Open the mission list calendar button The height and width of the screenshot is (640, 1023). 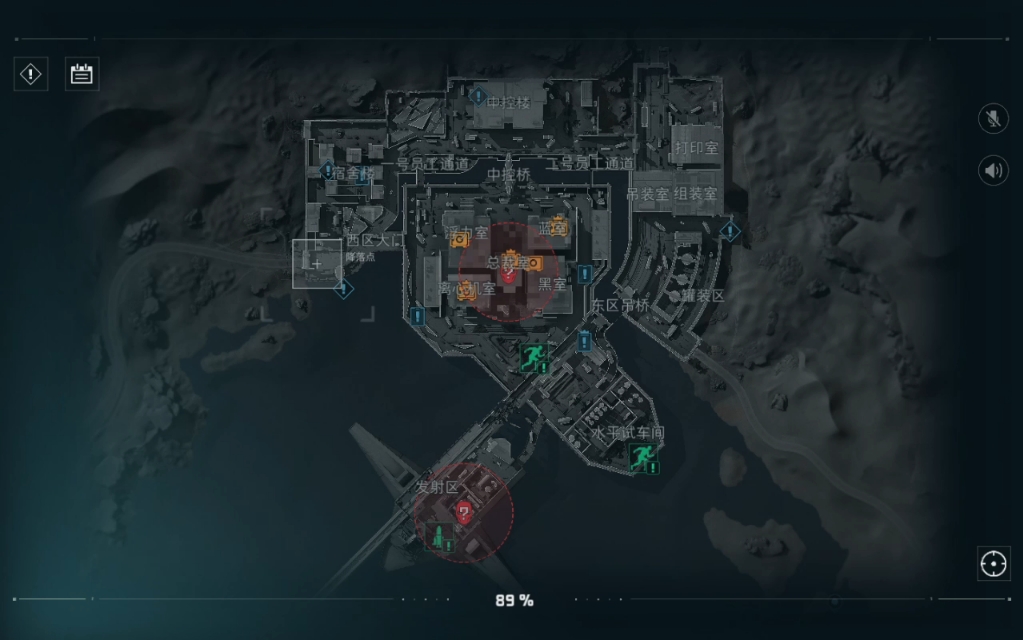click(x=81, y=73)
